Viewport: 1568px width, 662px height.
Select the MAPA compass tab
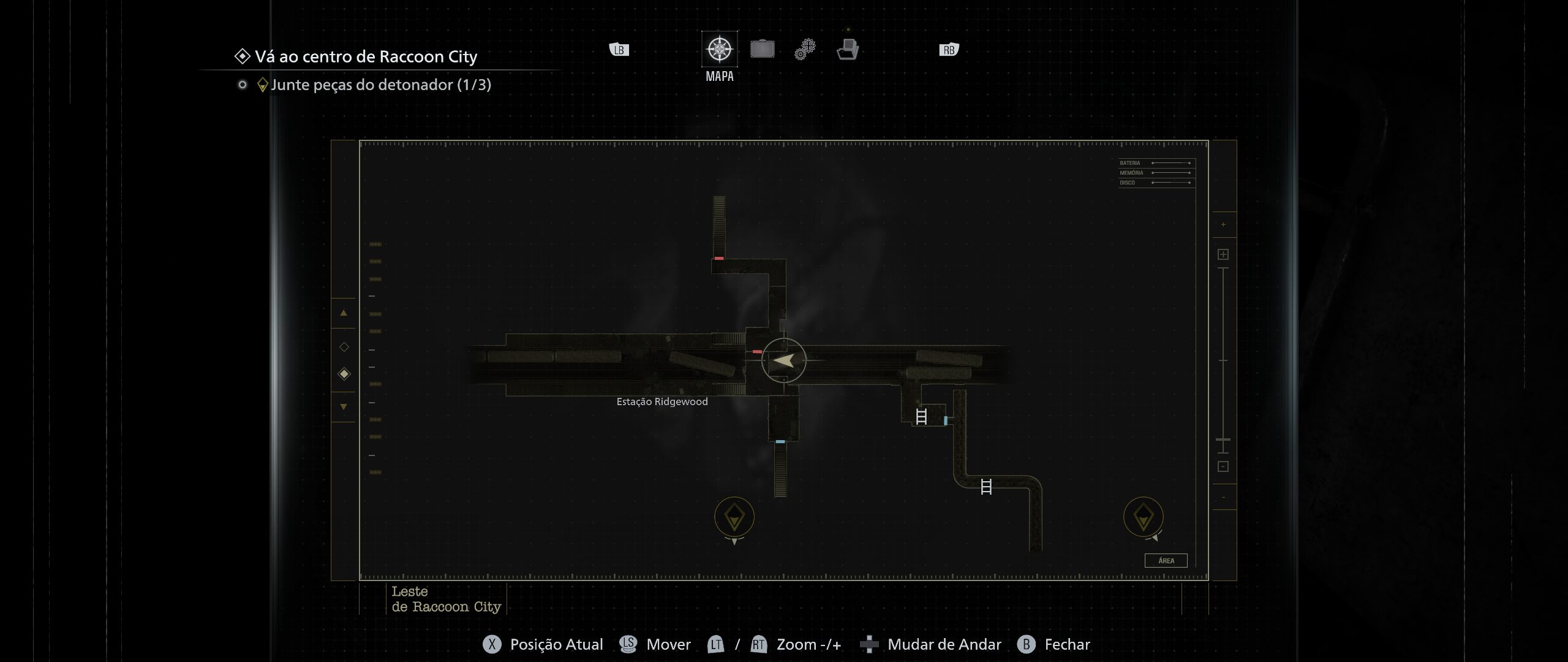click(x=719, y=49)
